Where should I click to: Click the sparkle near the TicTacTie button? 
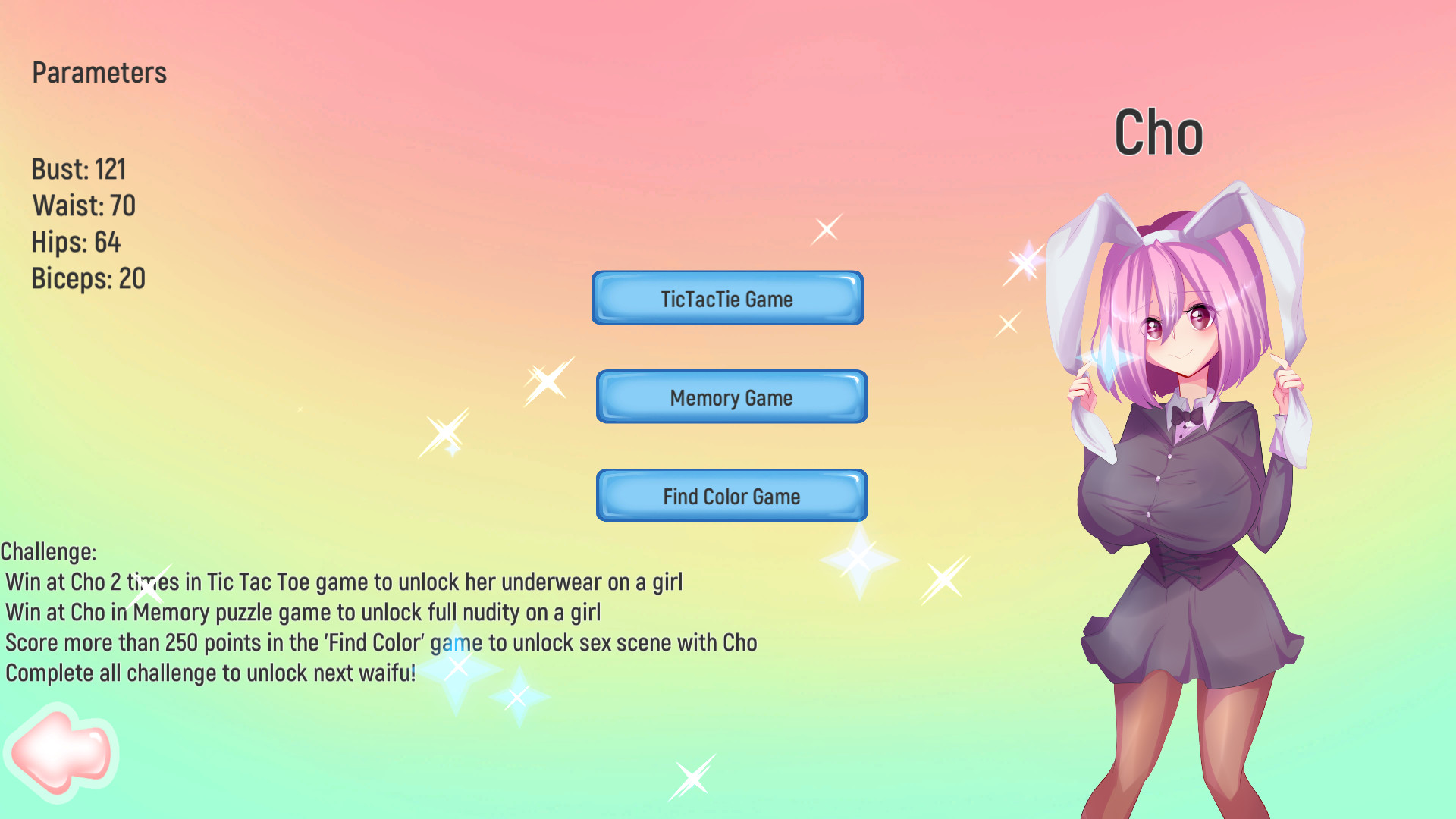[826, 230]
